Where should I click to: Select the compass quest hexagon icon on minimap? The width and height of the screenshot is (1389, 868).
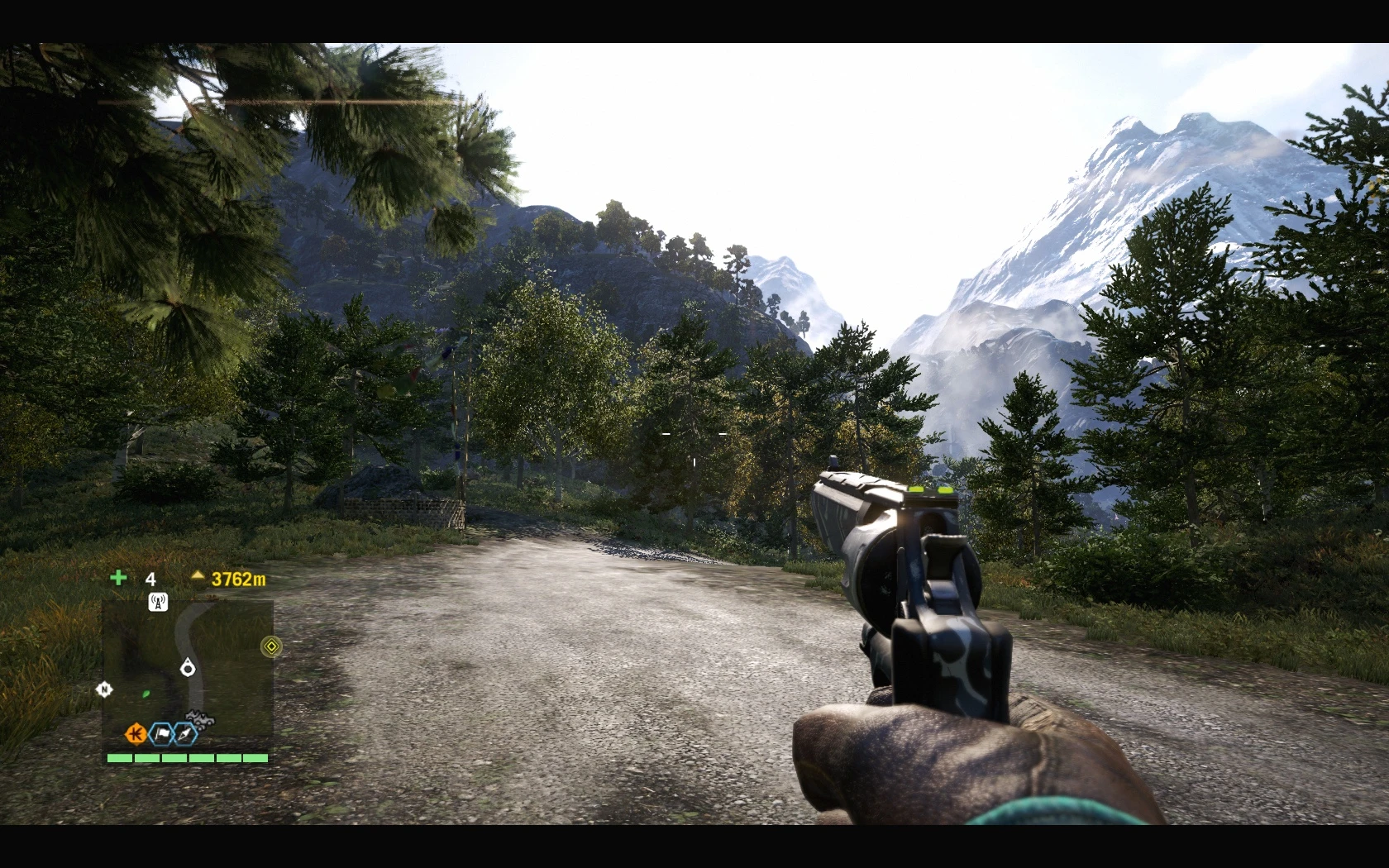point(185,734)
